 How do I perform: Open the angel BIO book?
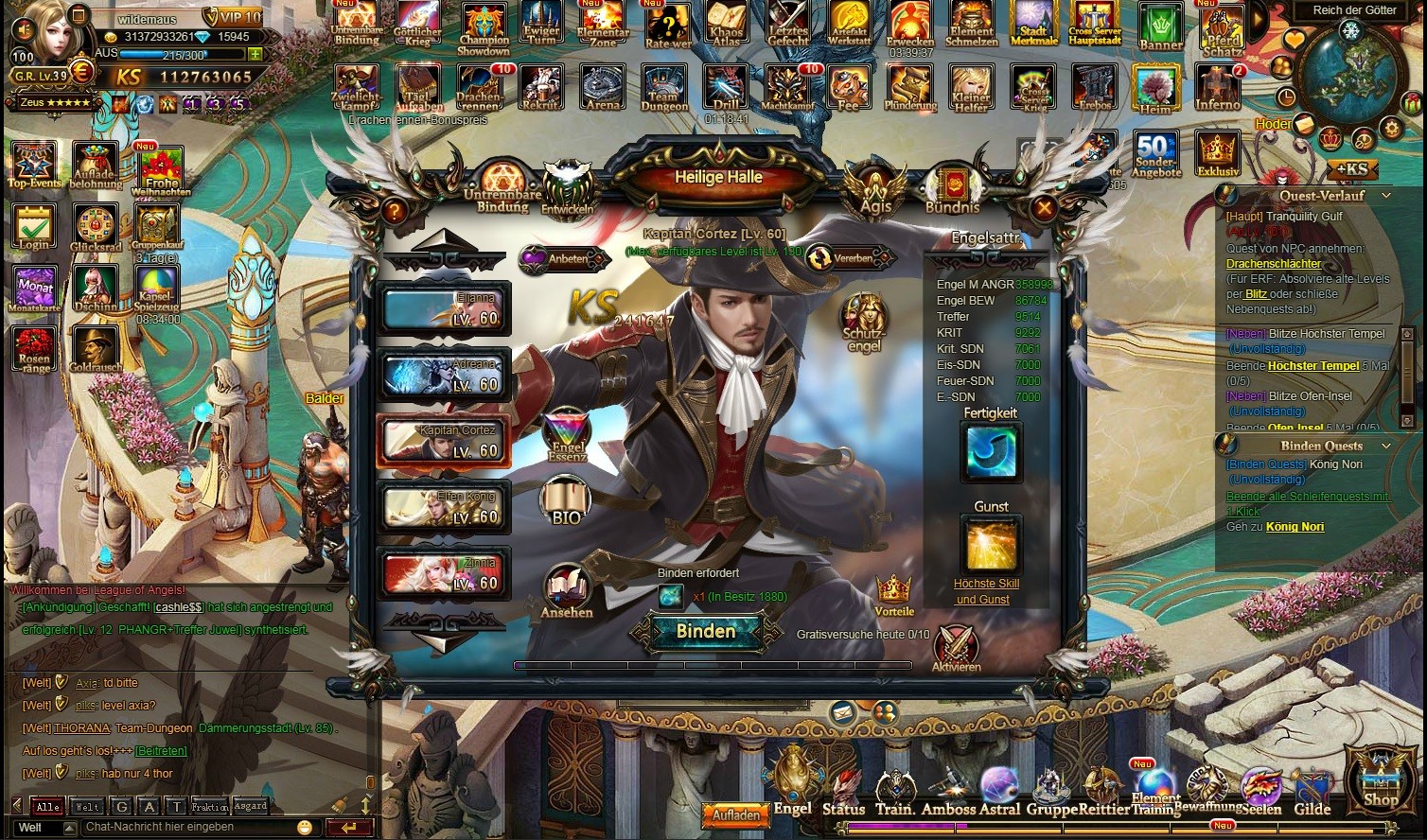point(566,501)
